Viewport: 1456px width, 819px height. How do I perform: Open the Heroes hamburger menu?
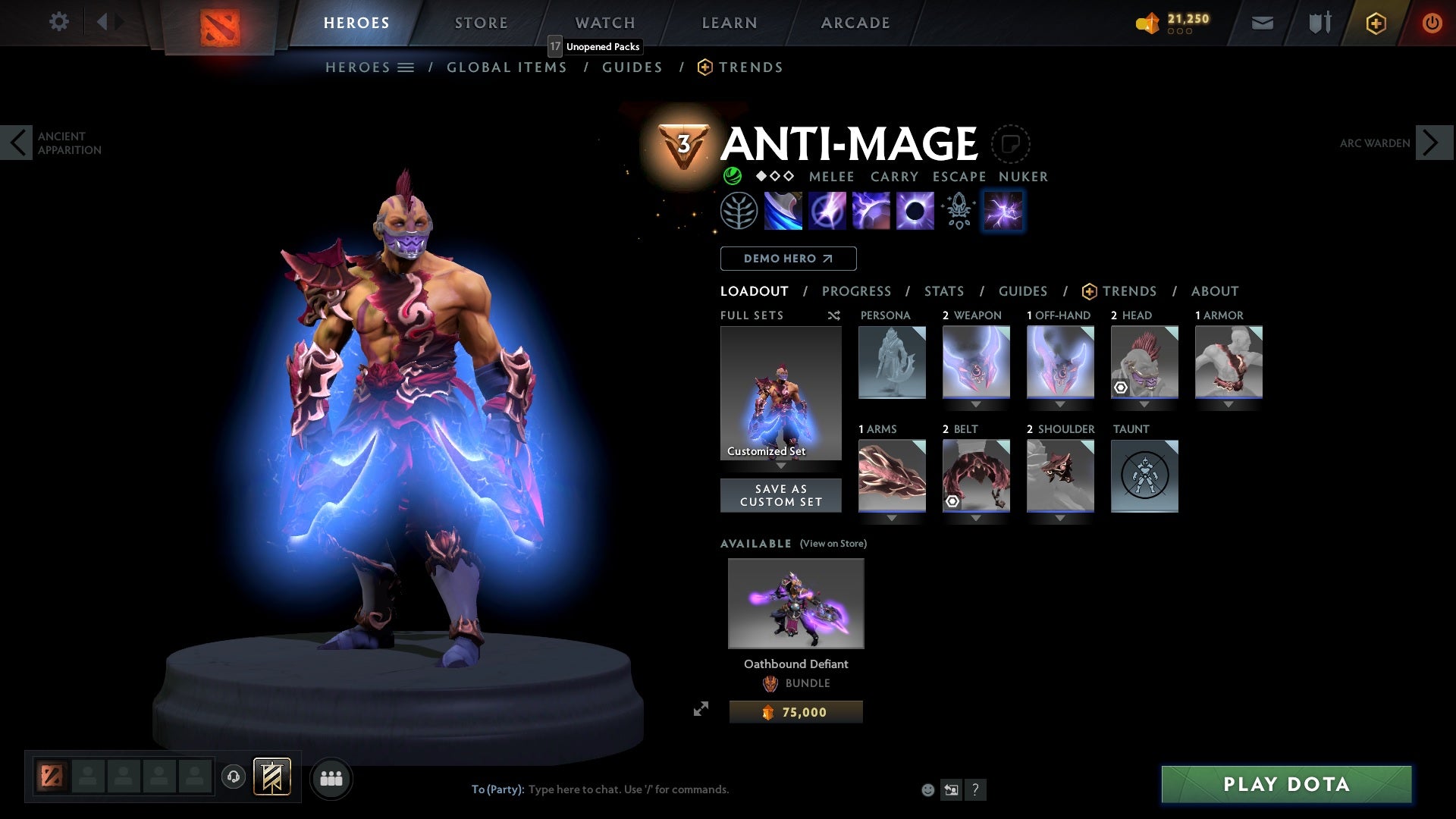[406, 67]
